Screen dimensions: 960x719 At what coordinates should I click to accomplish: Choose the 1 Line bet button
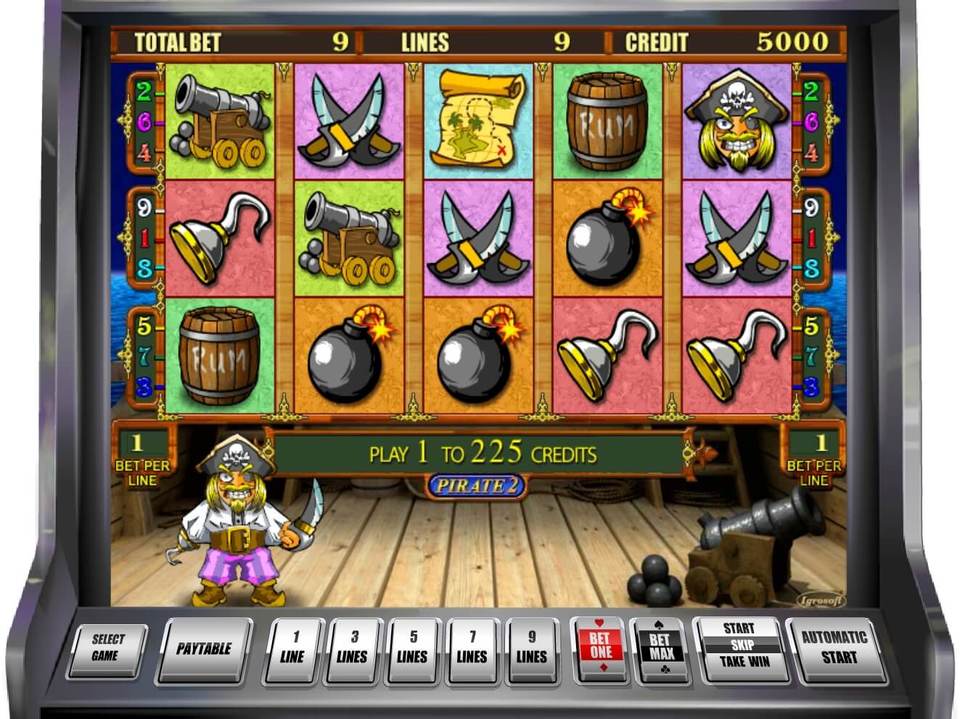point(295,649)
